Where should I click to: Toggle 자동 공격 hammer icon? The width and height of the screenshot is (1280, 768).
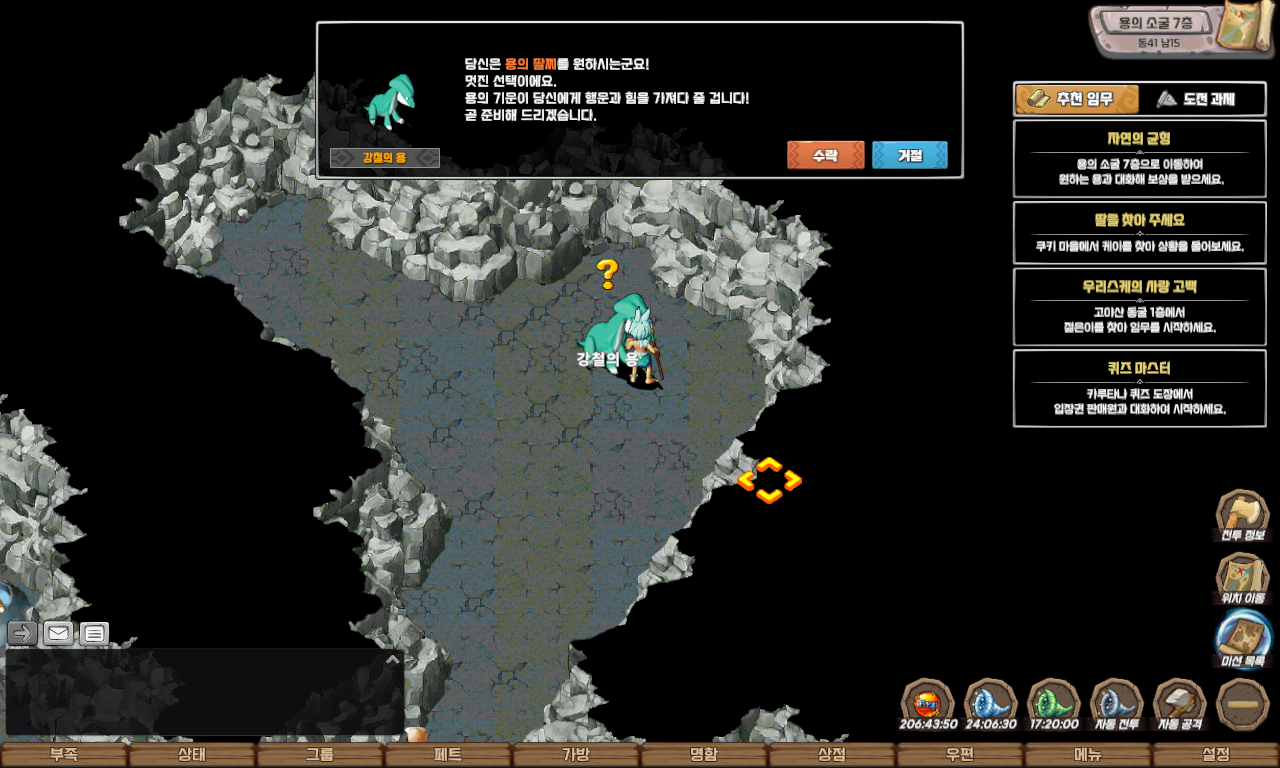click(1180, 703)
